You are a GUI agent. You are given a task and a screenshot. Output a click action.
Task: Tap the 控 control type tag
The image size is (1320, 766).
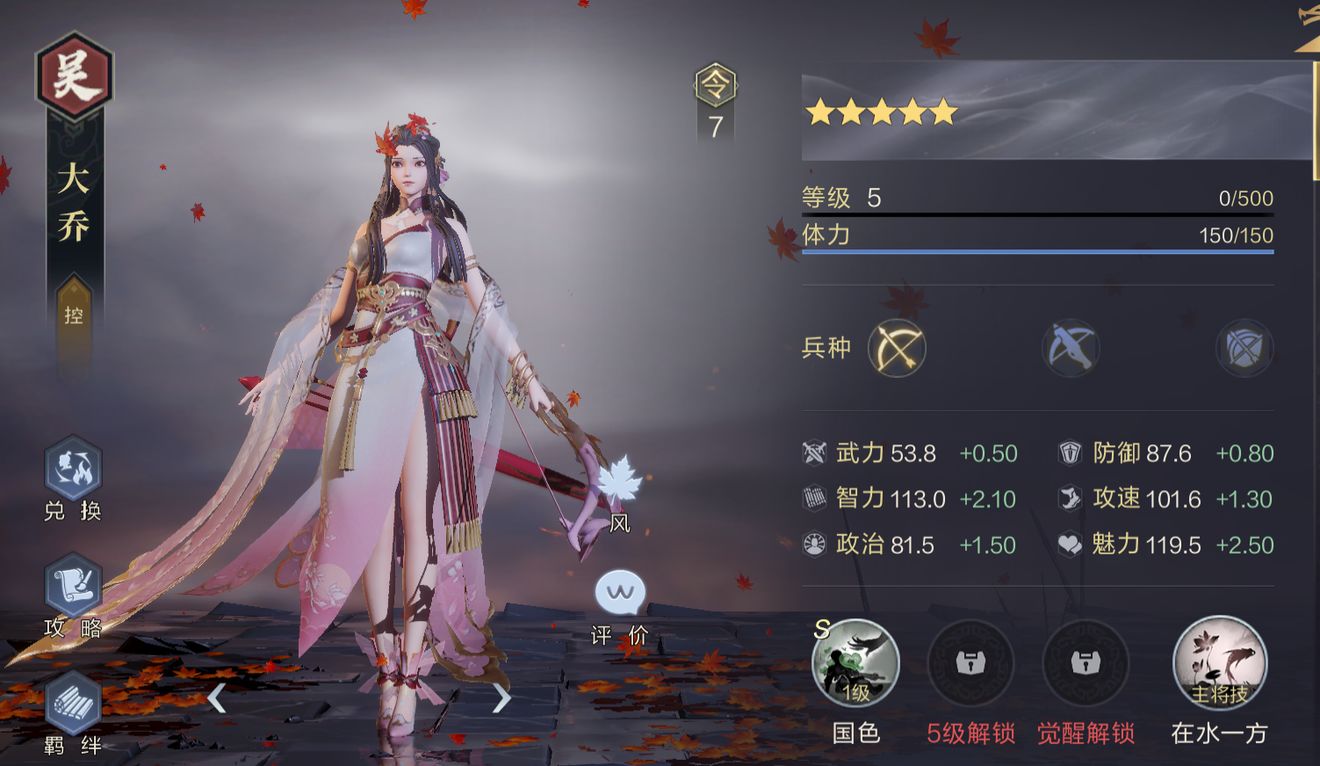[74, 316]
